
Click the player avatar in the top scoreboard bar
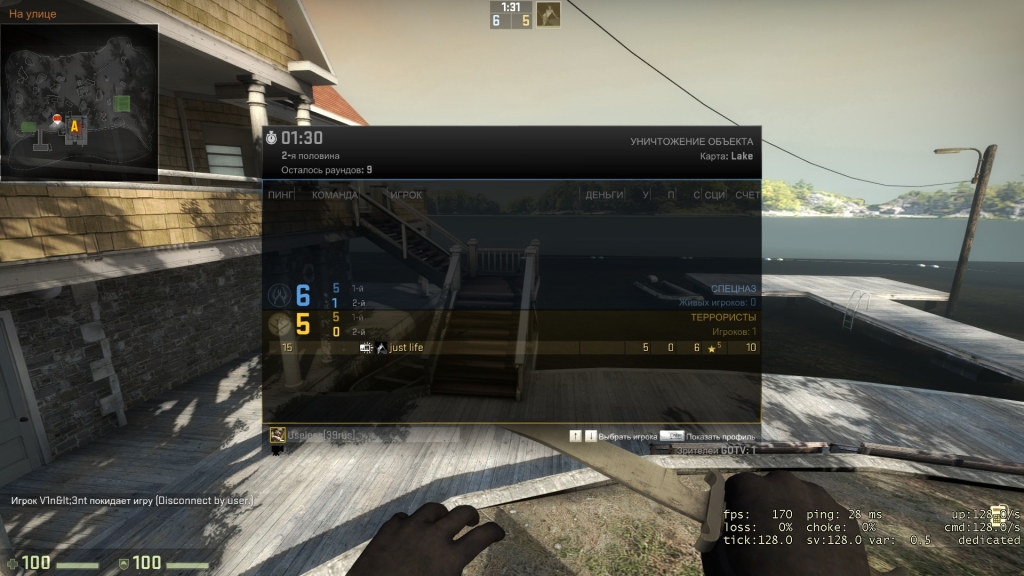pos(548,14)
